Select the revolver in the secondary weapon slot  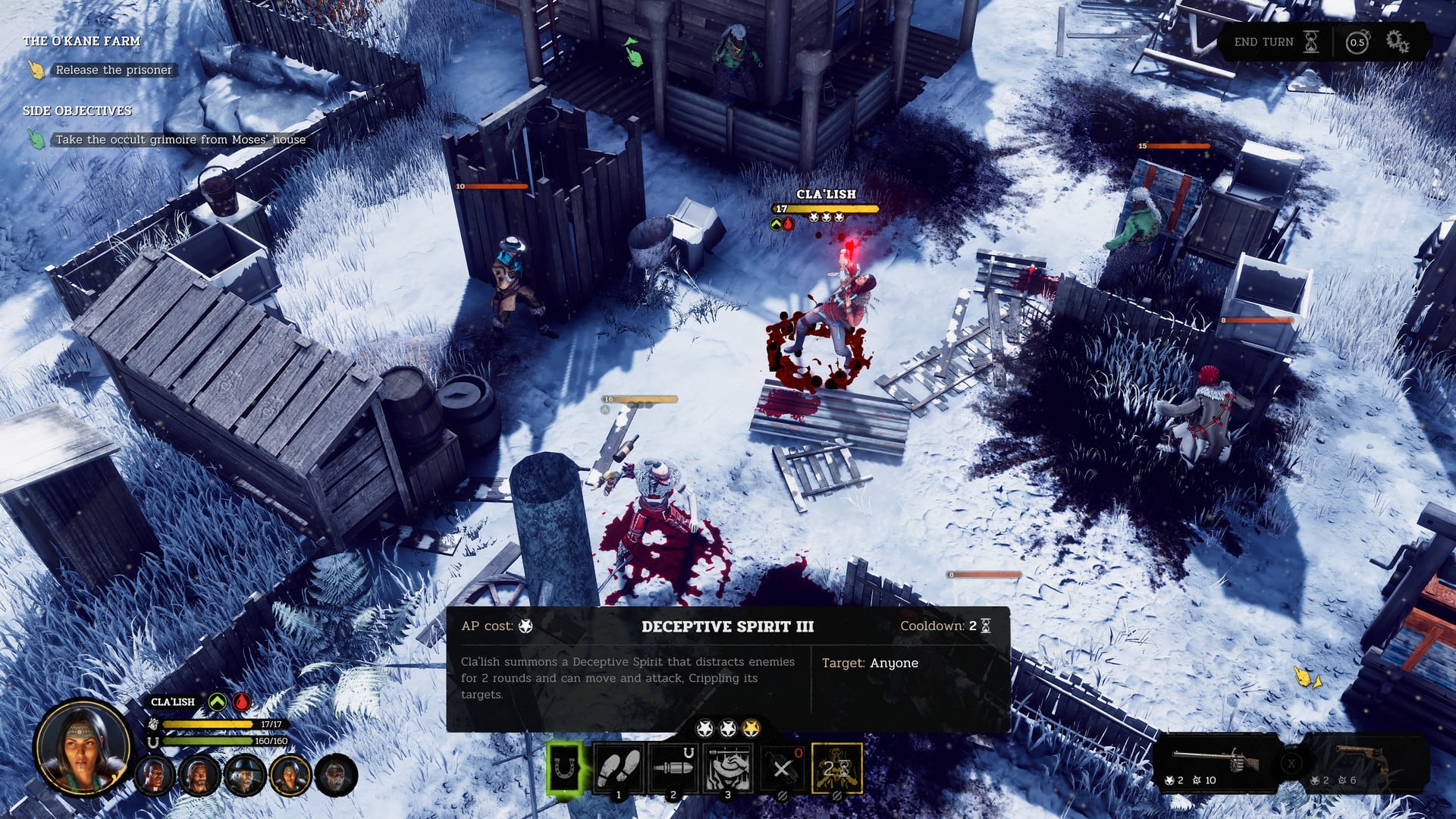pyautogui.click(x=1360, y=758)
